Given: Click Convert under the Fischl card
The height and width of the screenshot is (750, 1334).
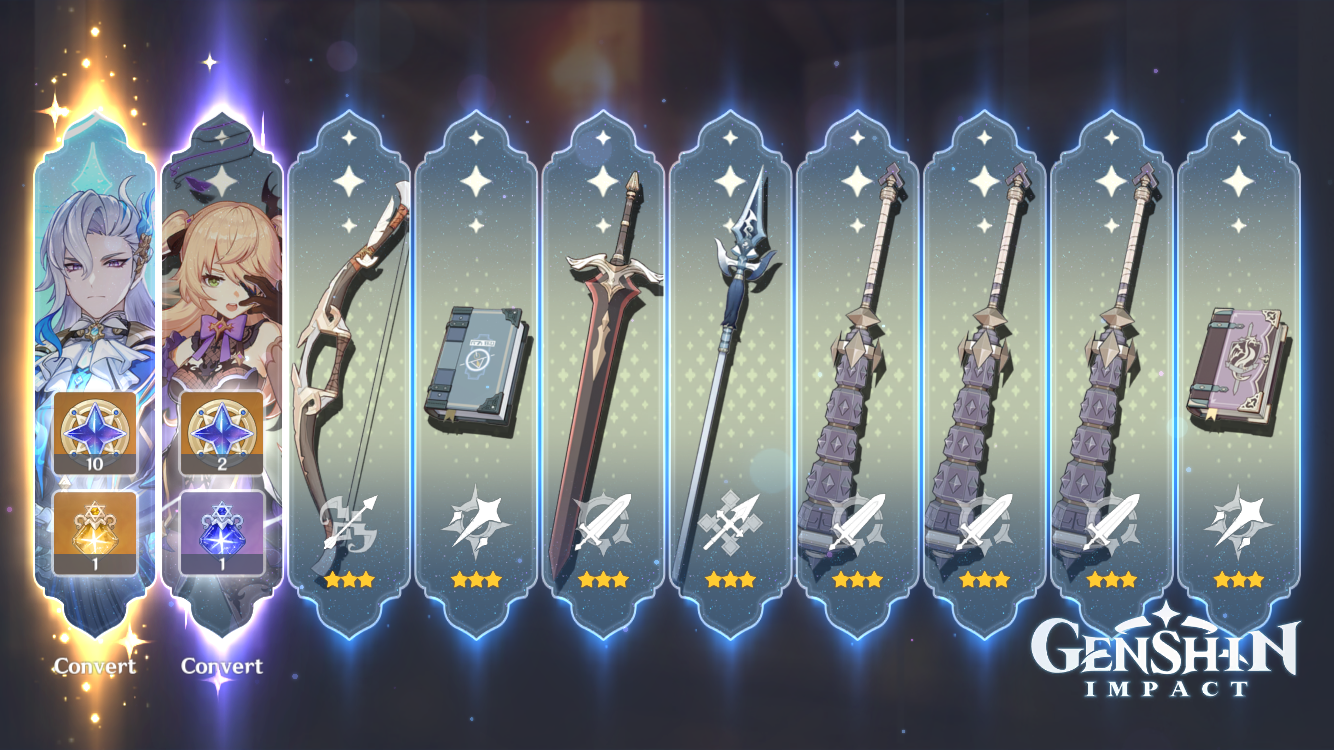Looking at the screenshot, I should click(222, 665).
